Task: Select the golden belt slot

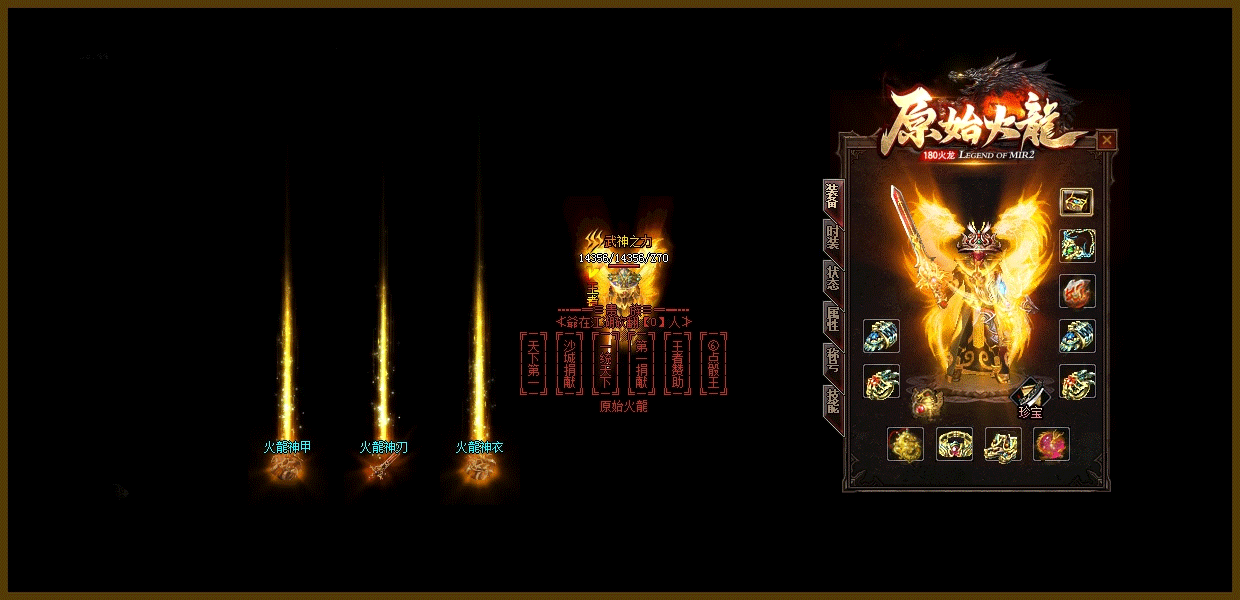Action: 954,444
